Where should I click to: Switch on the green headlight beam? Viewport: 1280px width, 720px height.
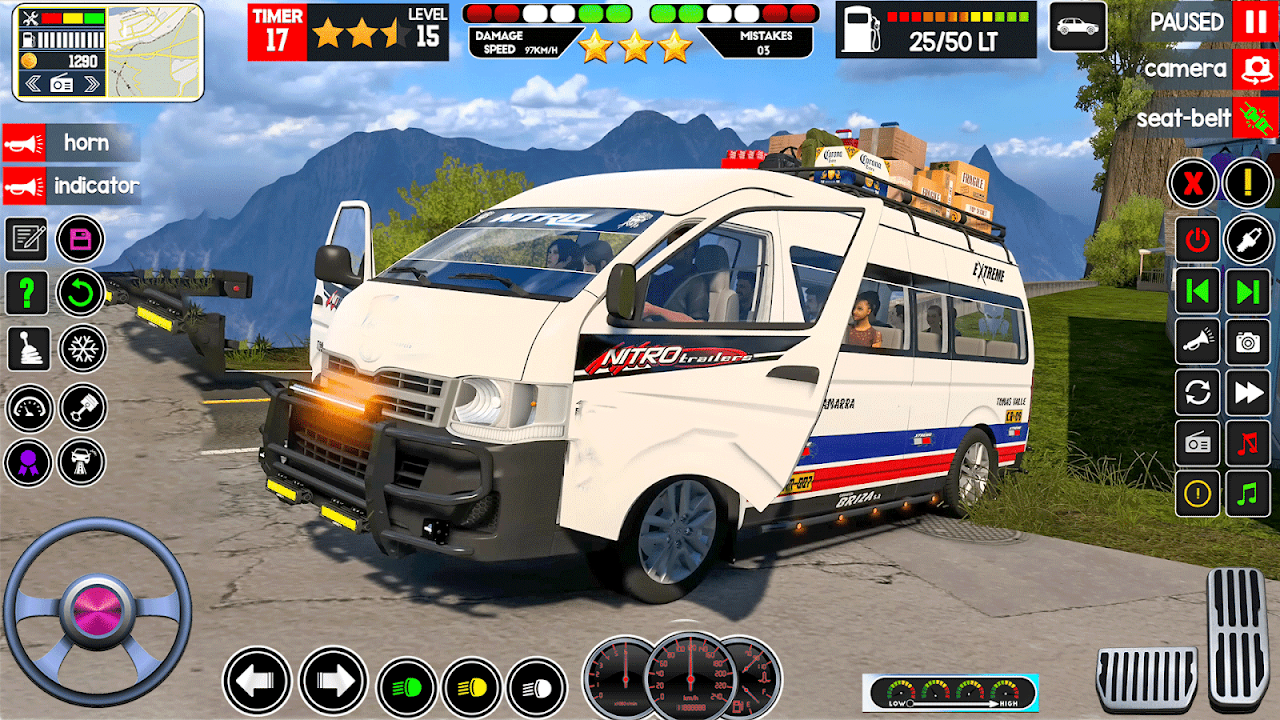406,688
